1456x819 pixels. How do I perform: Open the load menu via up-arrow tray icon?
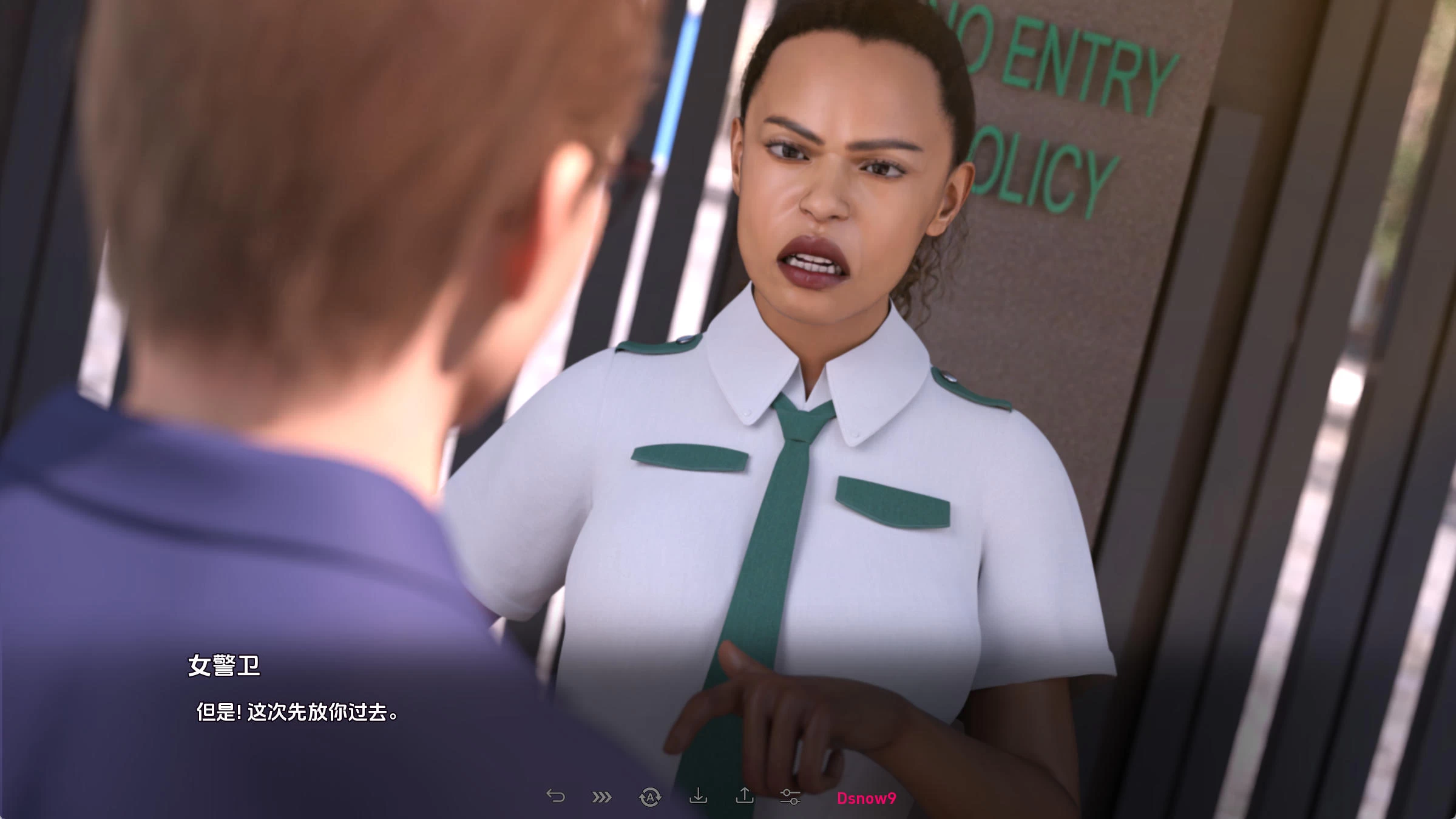[x=745, y=796]
